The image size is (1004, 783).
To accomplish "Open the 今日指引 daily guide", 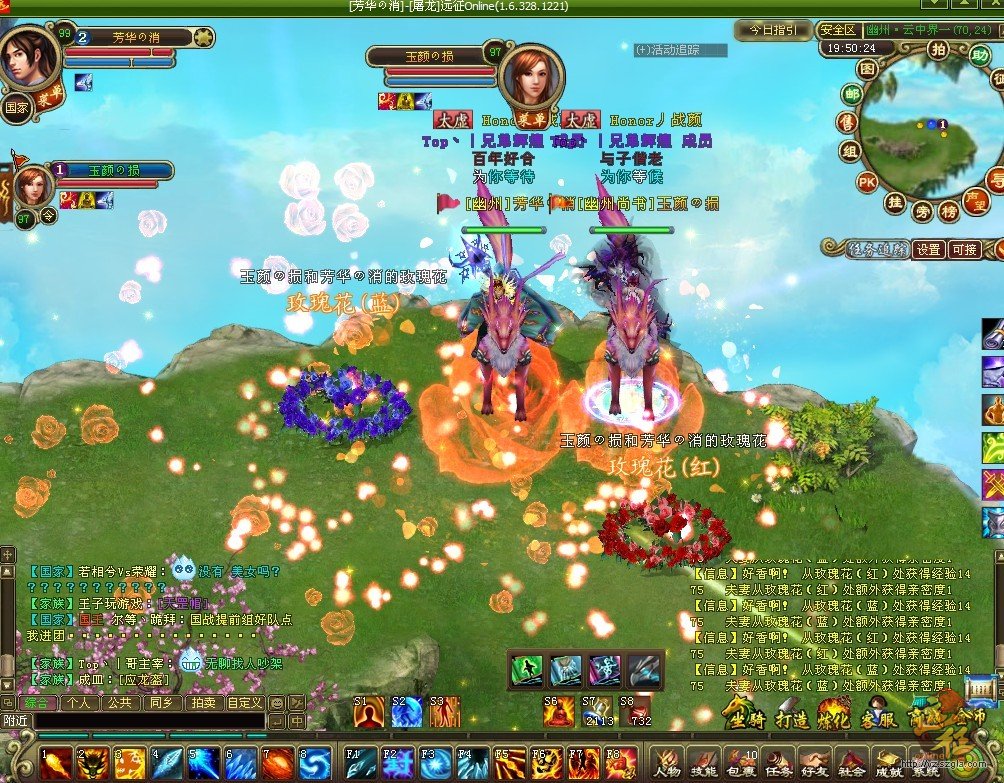I will click(772, 30).
